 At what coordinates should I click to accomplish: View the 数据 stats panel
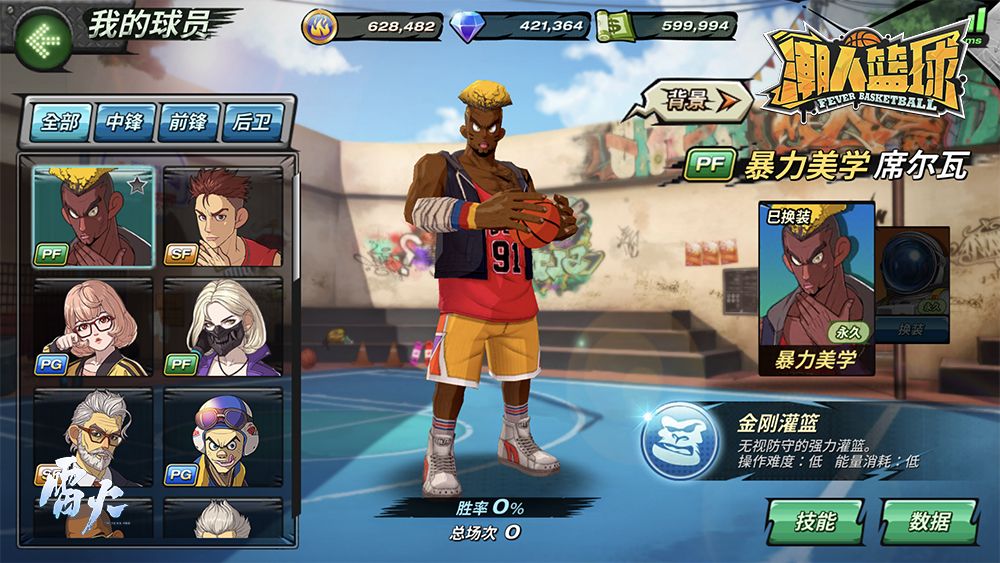click(x=929, y=521)
